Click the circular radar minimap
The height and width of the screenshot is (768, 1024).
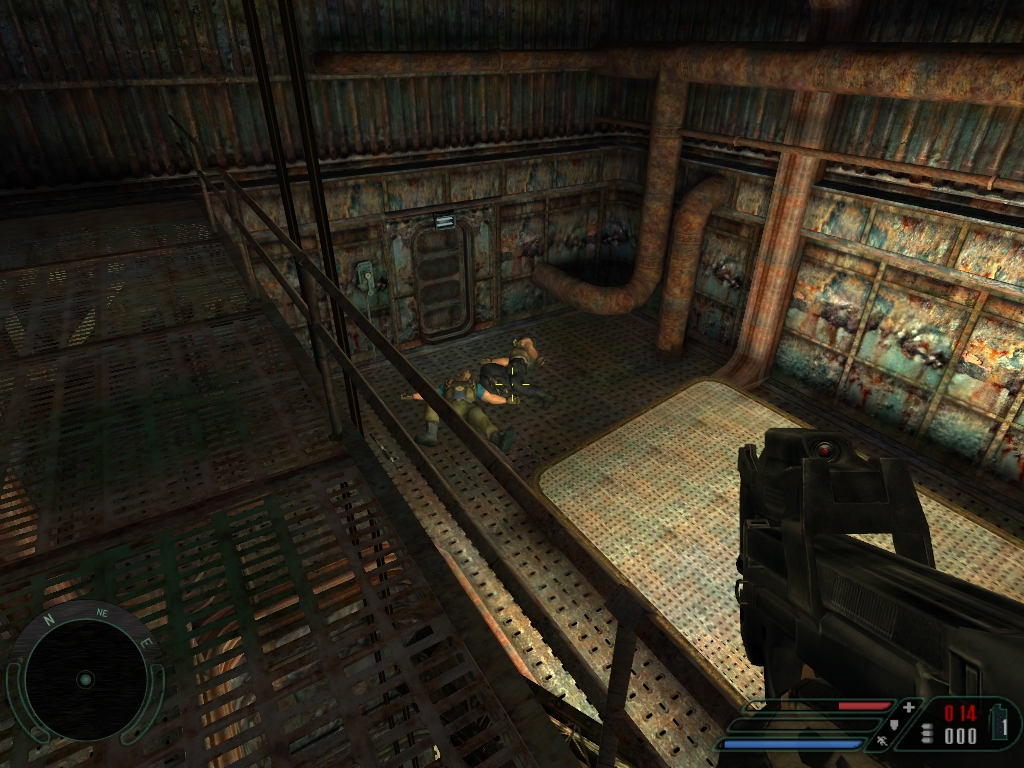[x=85, y=680]
